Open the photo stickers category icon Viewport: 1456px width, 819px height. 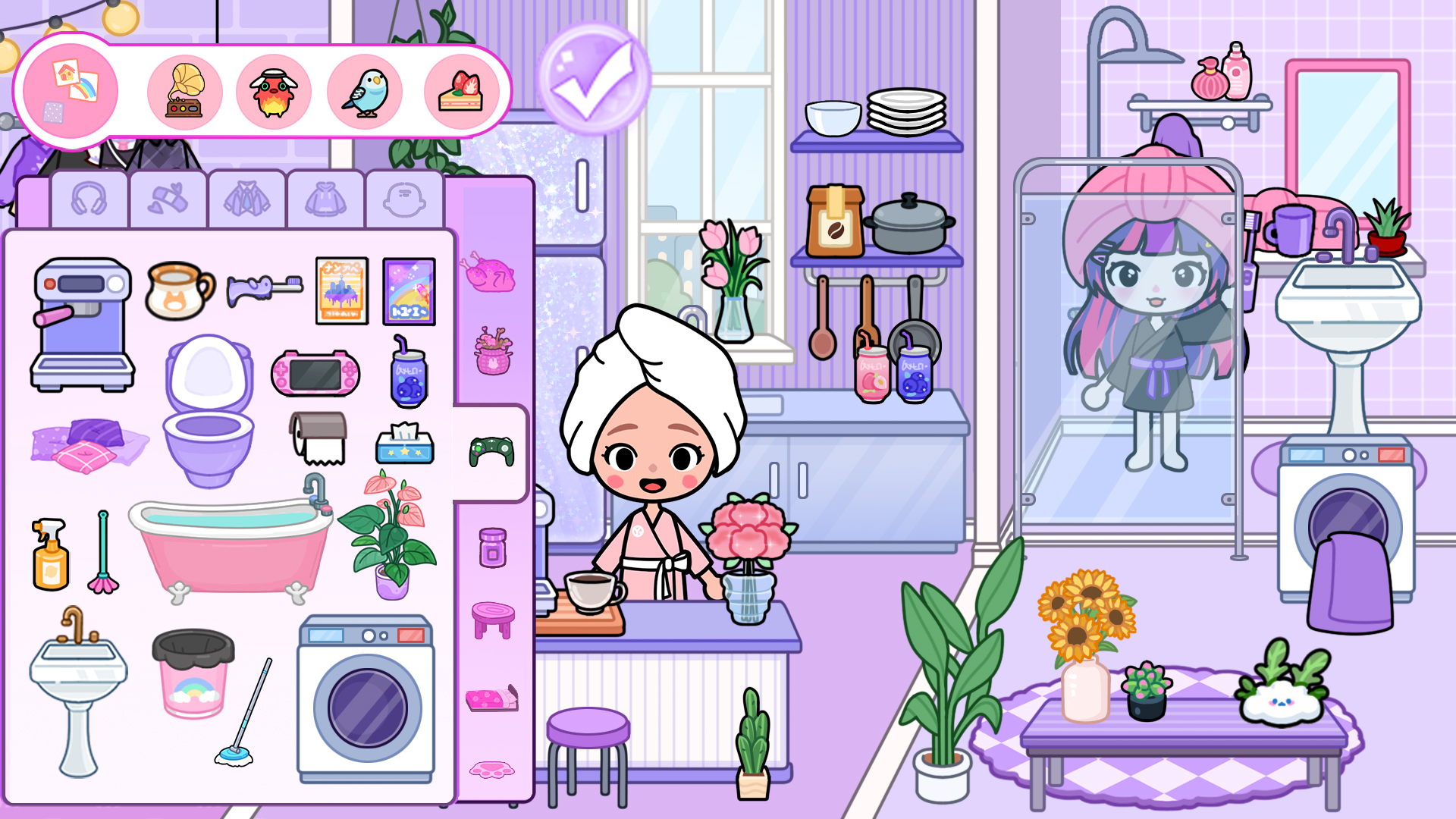point(74,89)
